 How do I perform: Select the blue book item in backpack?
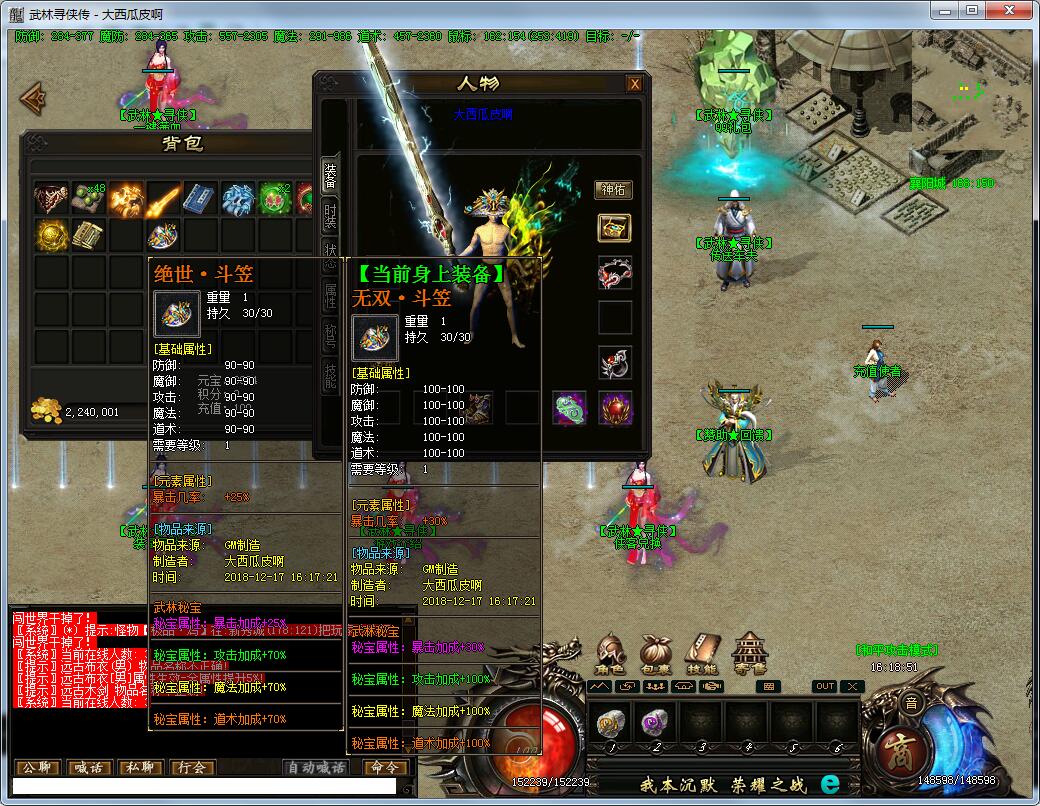[200, 199]
